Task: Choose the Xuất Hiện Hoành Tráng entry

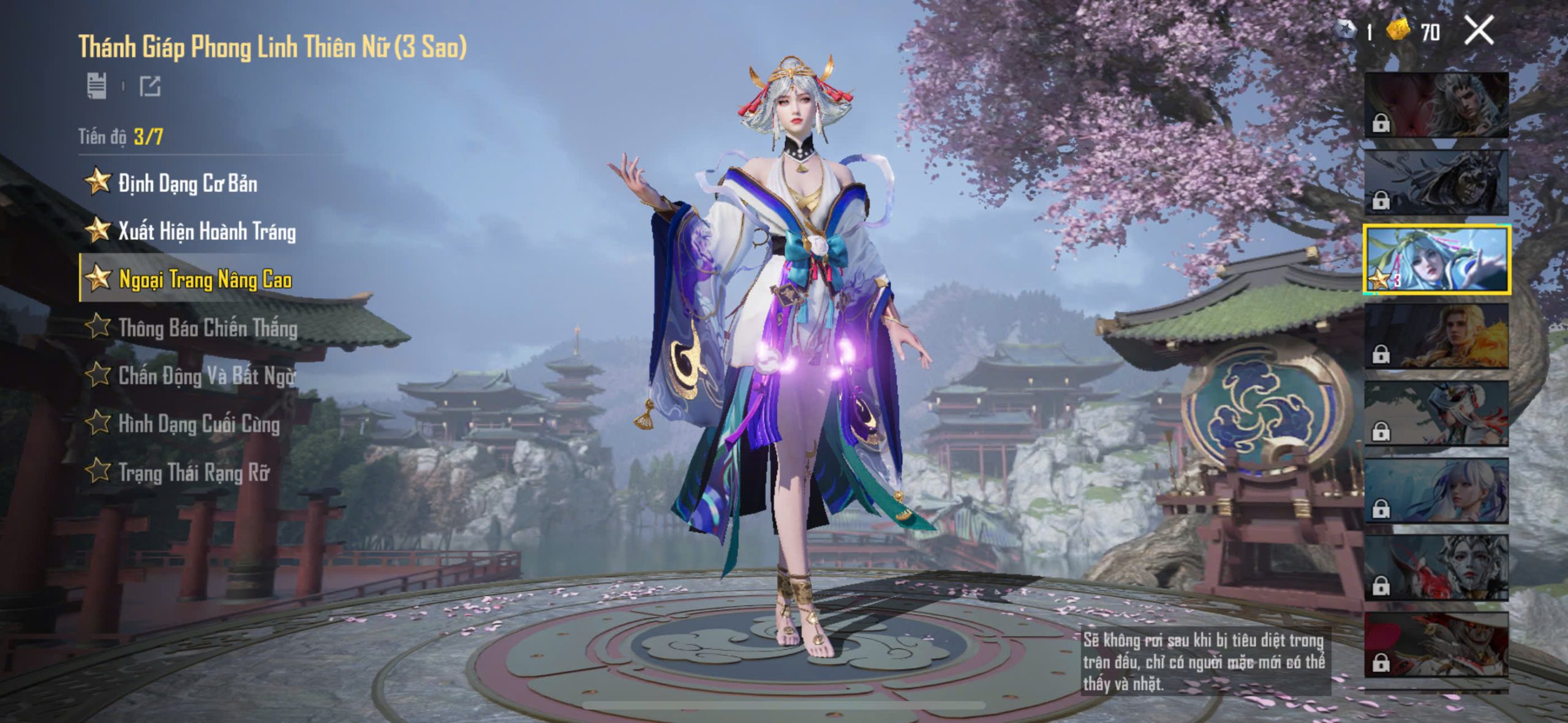Action: click(206, 231)
